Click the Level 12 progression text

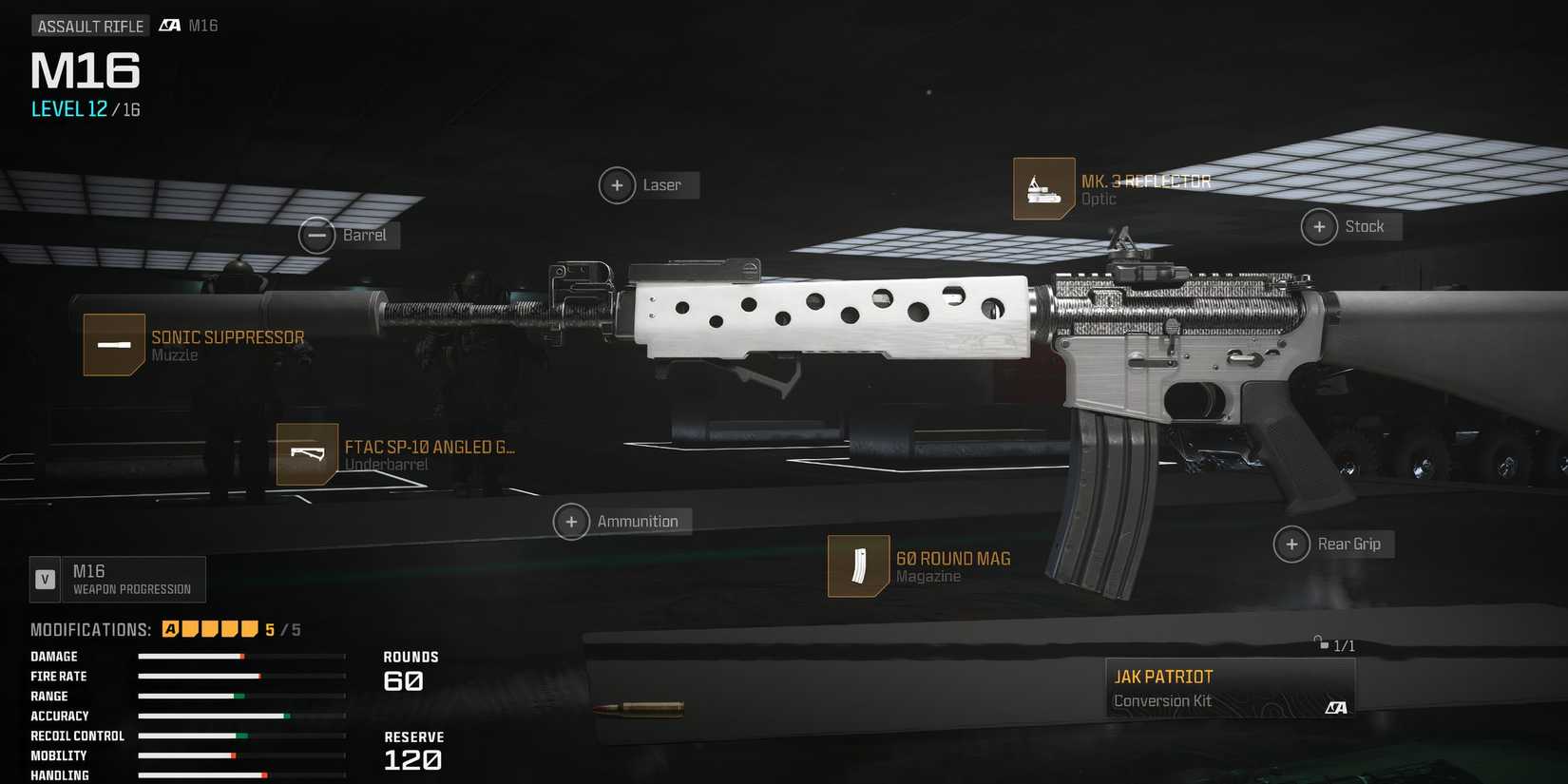pos(84,108)
